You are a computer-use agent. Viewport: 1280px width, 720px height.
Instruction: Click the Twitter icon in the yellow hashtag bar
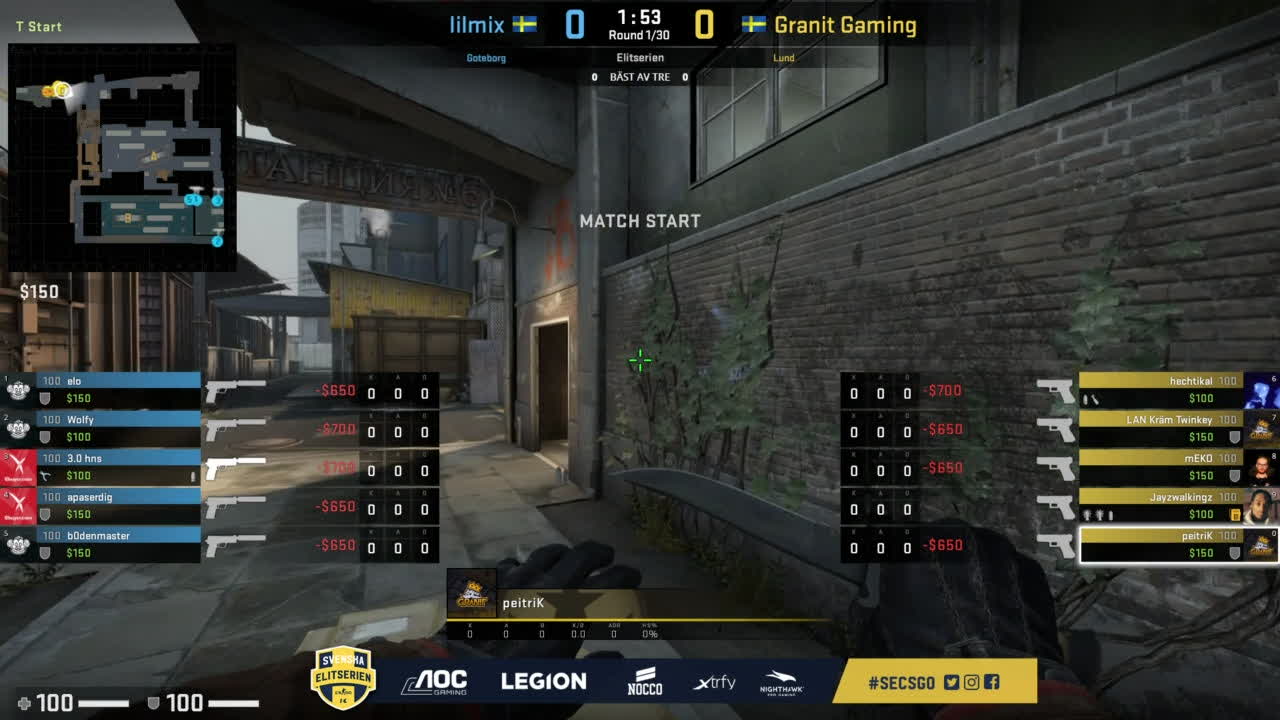click(951, 681)
